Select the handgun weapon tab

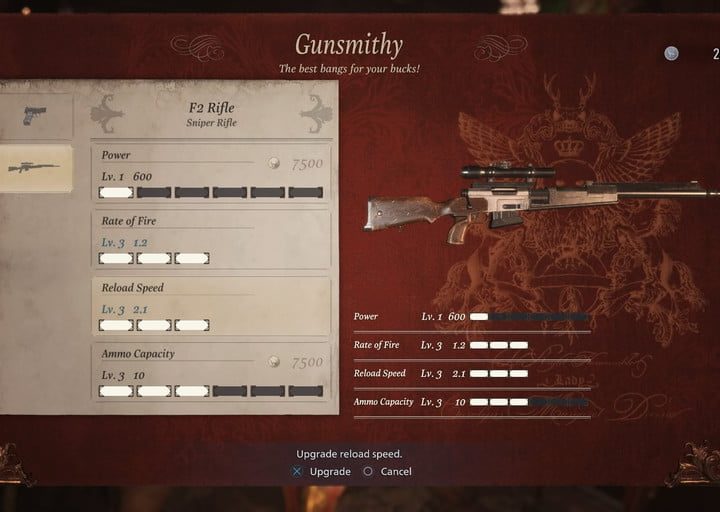click(35, 116)
